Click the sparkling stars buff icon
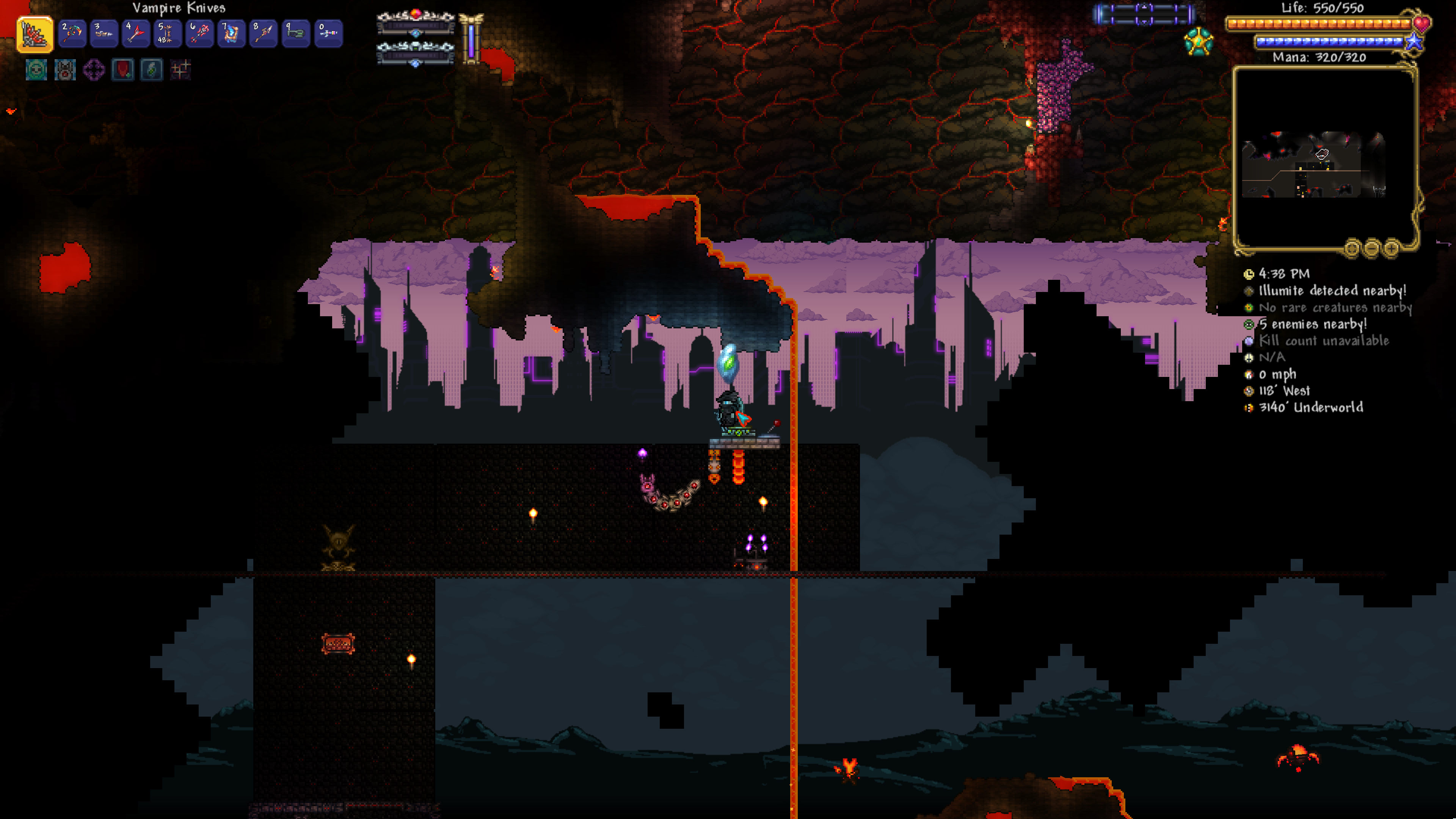 click(180, 70)
